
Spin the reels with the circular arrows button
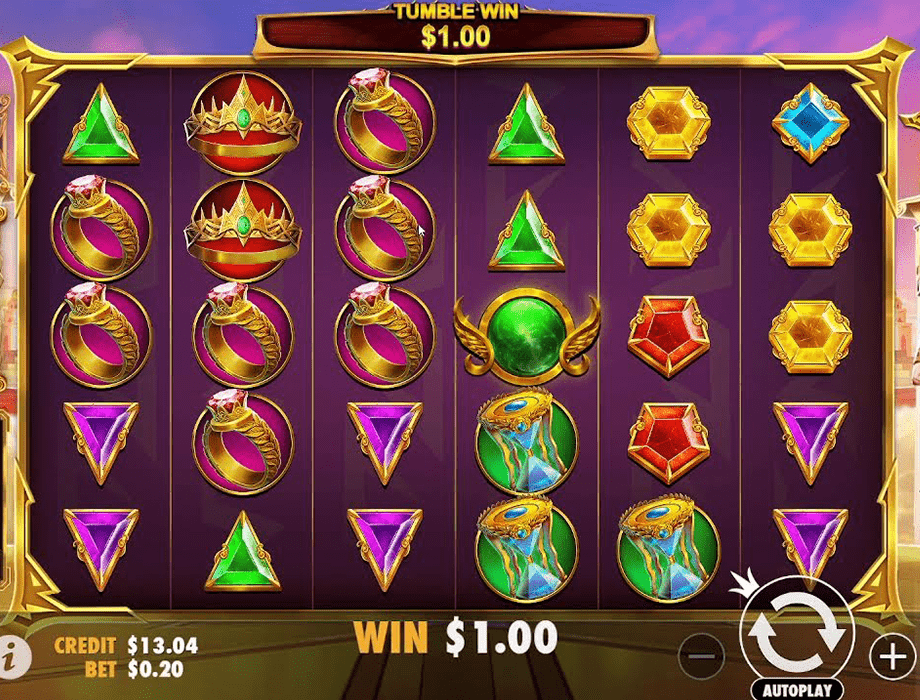[x=796, y=628]
